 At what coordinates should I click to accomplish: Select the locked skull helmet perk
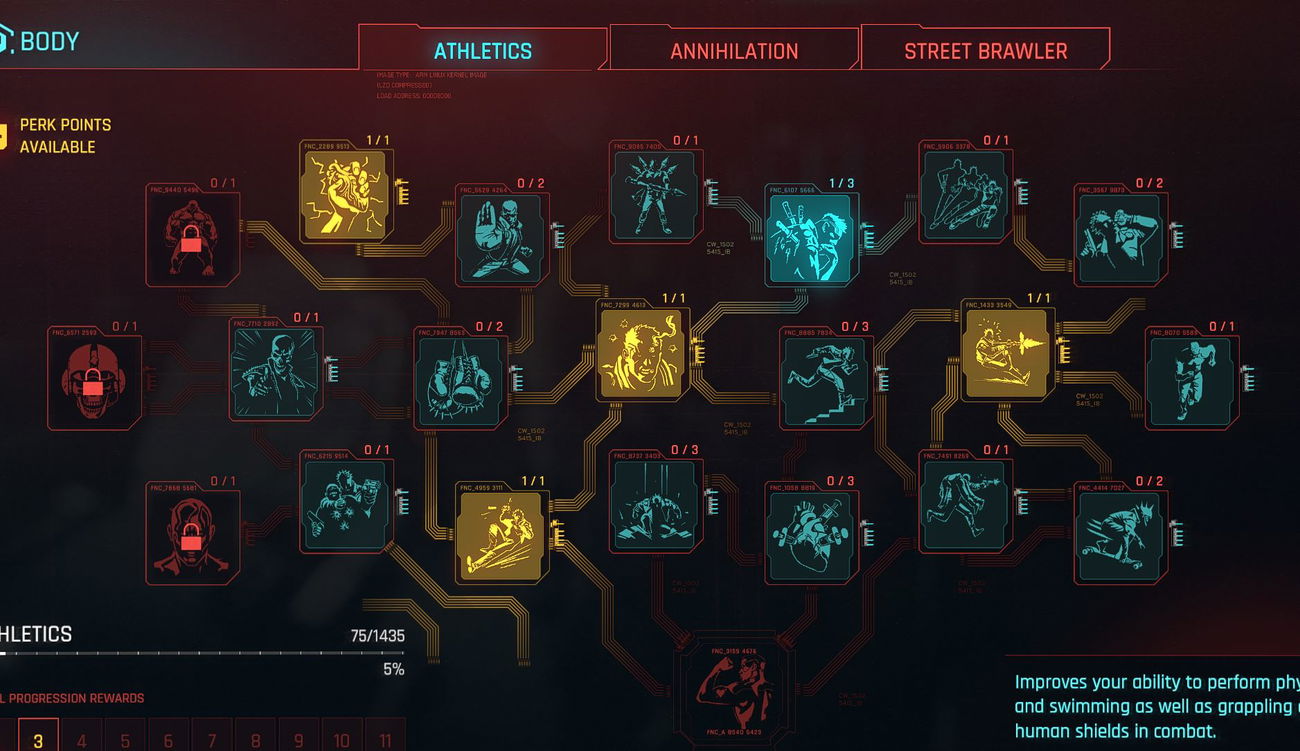point(94,381)
